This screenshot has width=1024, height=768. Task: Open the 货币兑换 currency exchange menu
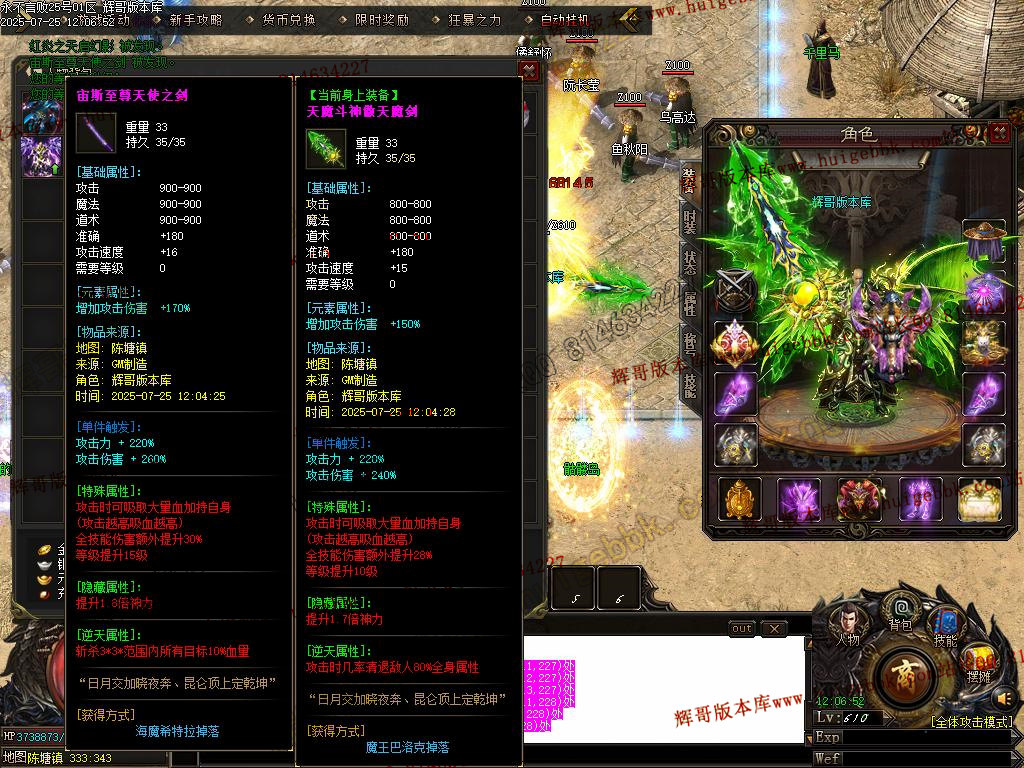click(289, 19)
